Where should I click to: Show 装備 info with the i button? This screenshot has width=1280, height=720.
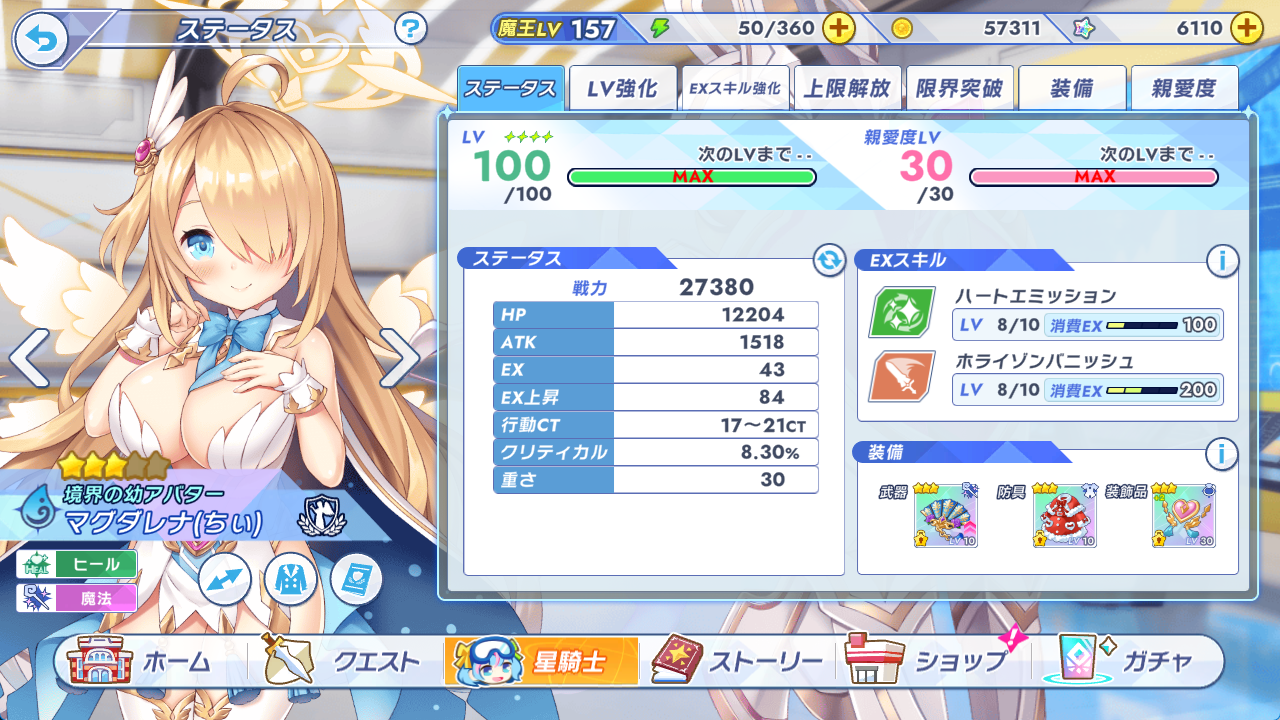coord(1222,454)
